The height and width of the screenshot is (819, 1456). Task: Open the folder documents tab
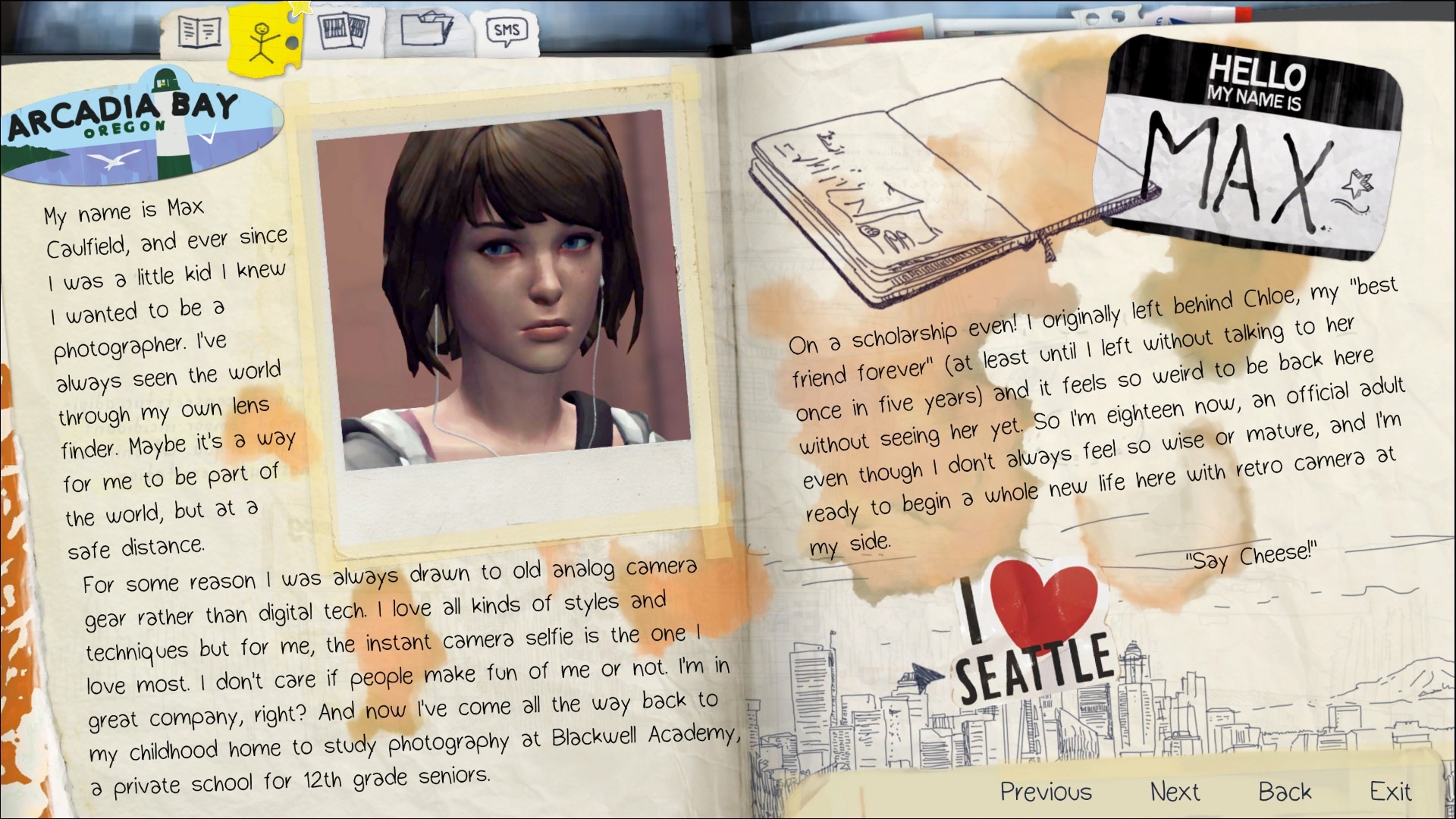[x=426, y=31]
